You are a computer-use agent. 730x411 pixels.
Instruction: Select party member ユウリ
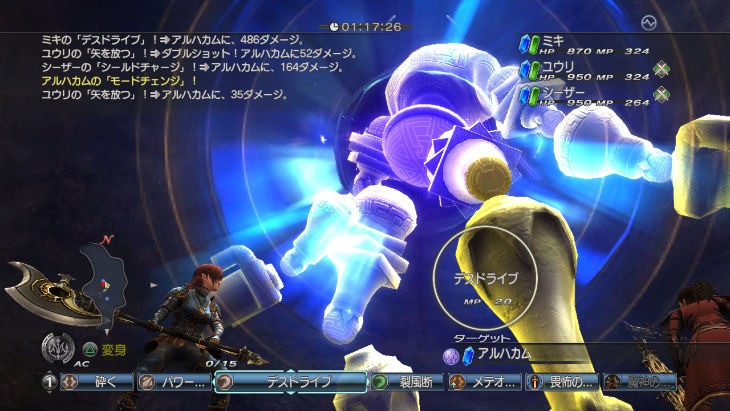click(560, 69)
